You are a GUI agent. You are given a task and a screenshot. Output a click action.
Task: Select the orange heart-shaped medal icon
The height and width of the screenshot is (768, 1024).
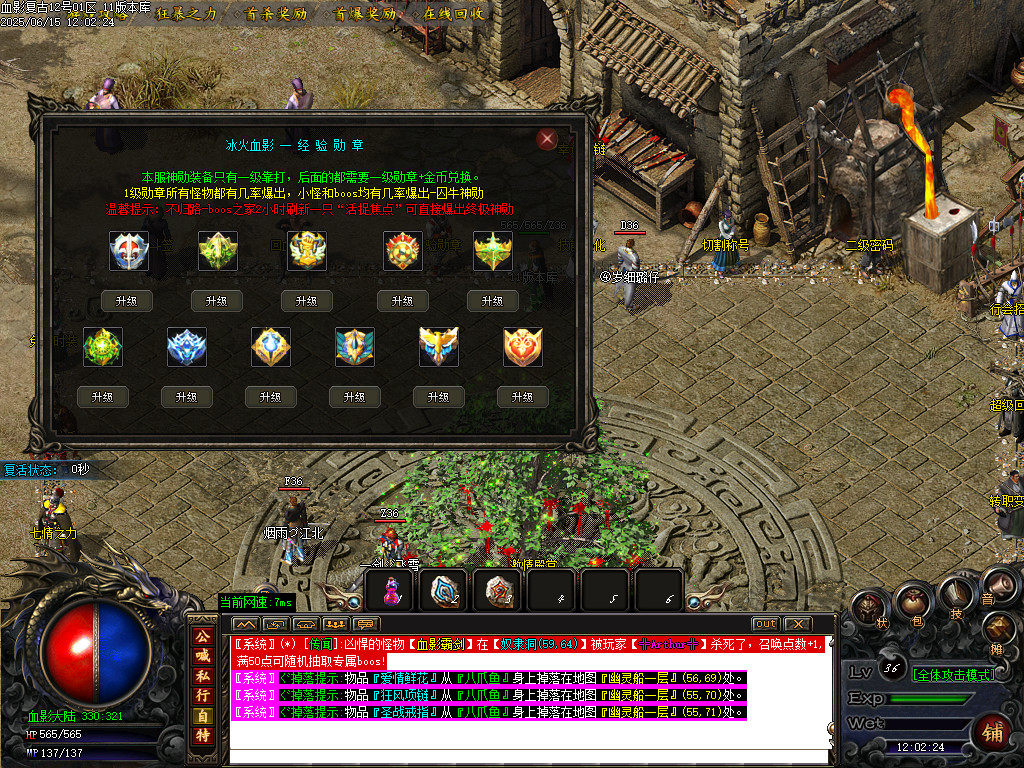[x=523, y=346]
